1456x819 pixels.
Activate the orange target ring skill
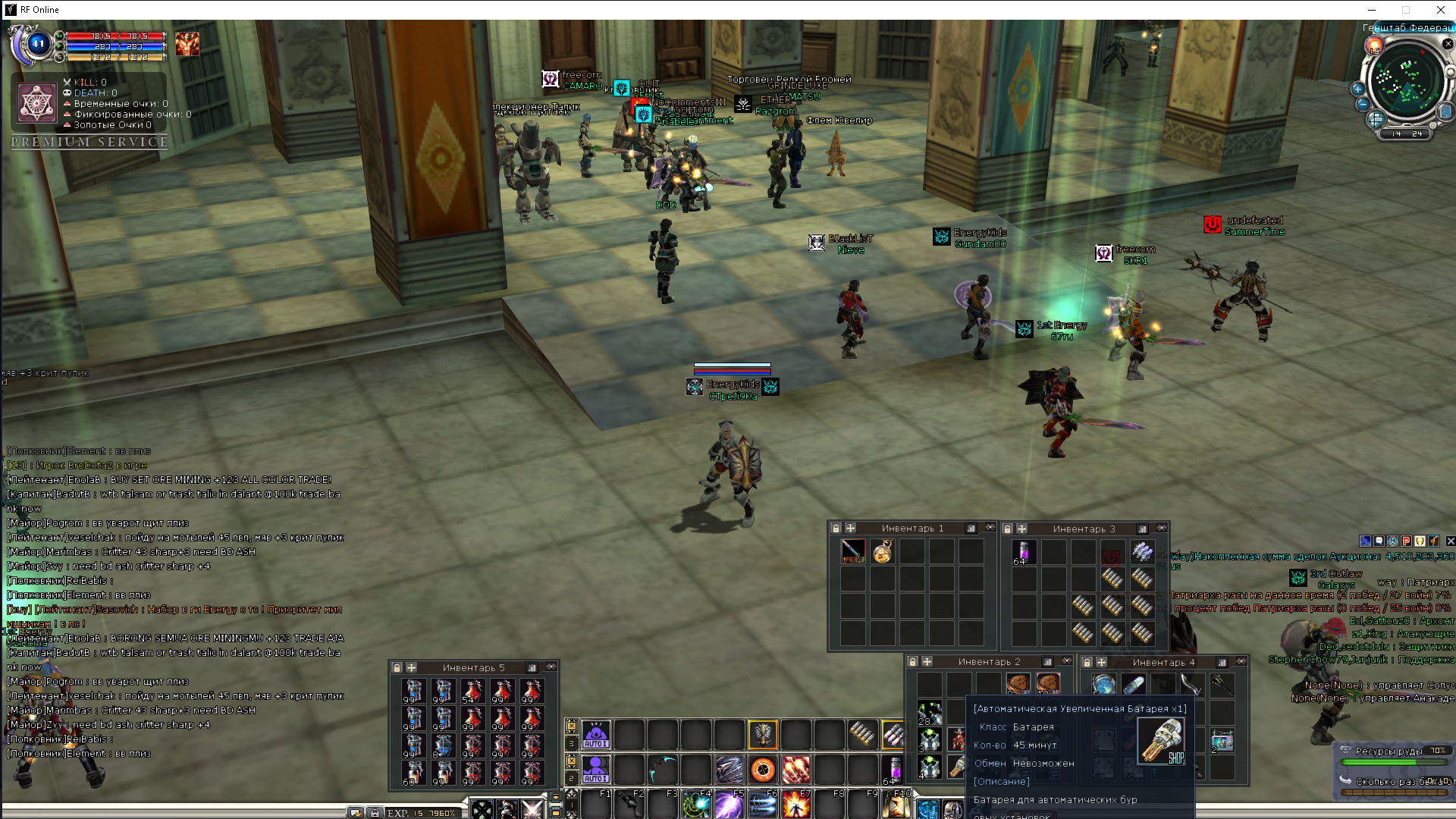(763, 770)
